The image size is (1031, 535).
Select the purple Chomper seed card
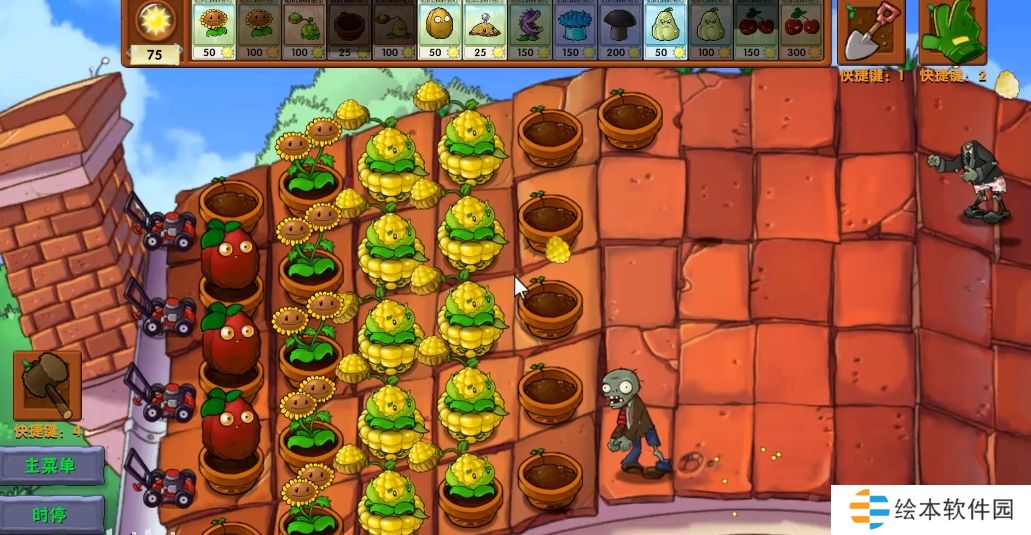coord(529,30)
